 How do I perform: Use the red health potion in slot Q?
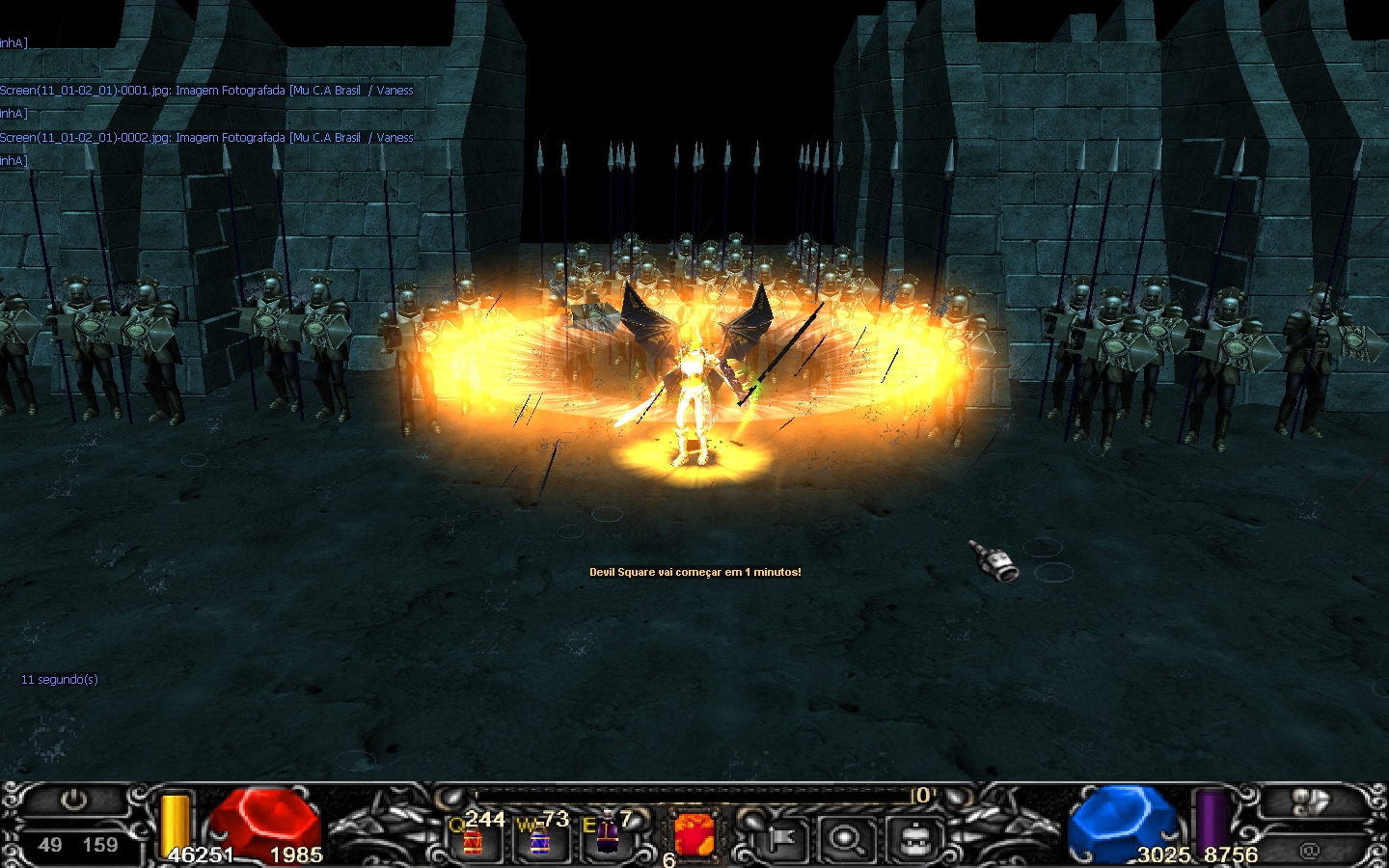(473, 841)
